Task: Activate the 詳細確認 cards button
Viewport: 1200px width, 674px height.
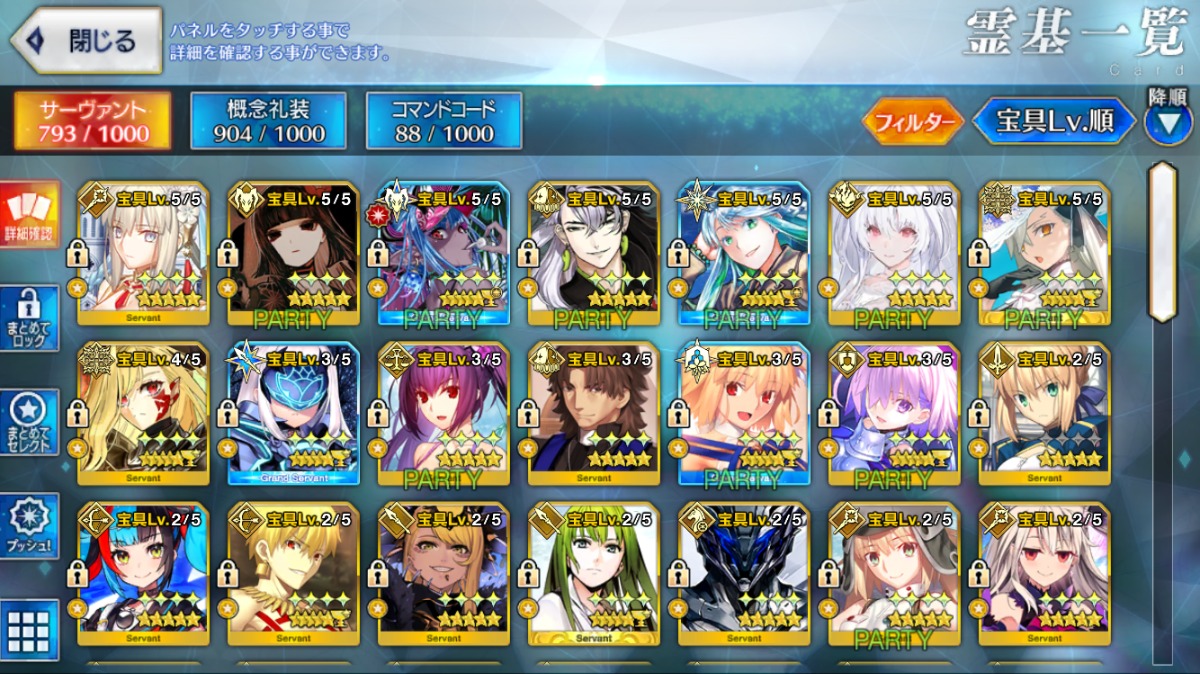Action: click(29, 215)
